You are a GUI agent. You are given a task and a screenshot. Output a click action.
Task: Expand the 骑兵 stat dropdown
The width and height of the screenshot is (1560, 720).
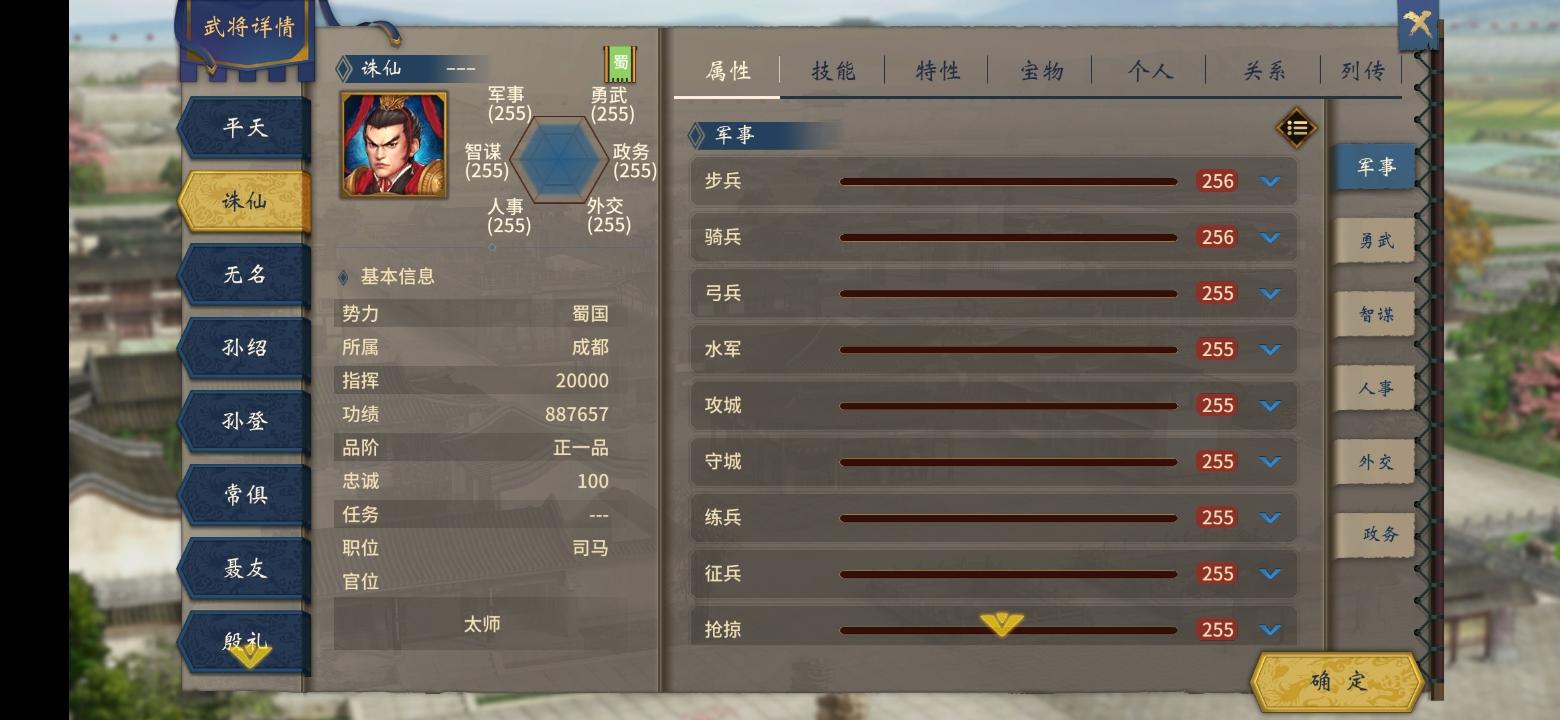point(1271,237)
